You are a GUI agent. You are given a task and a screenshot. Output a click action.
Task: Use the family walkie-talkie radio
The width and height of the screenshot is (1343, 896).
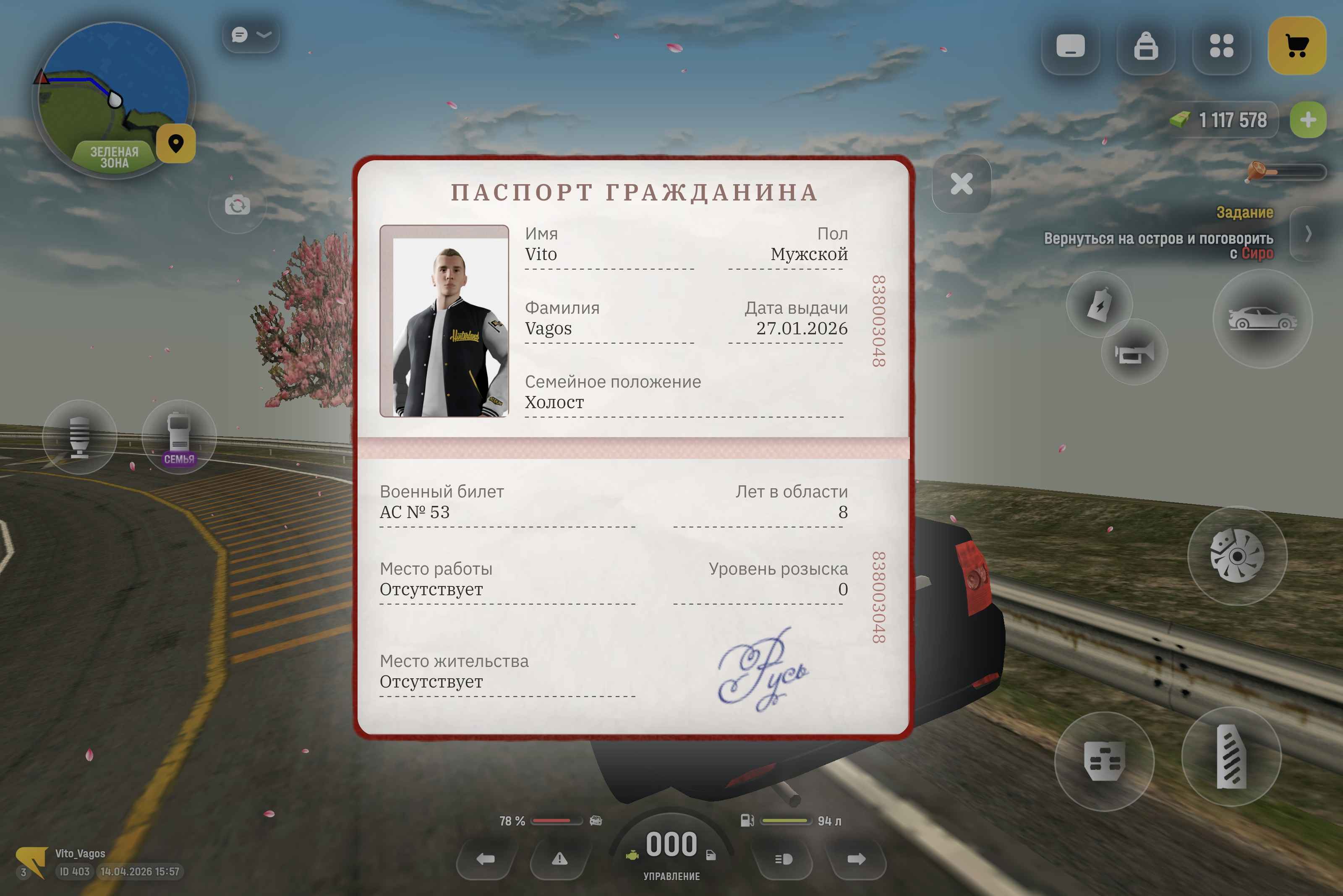coord(179,437)
